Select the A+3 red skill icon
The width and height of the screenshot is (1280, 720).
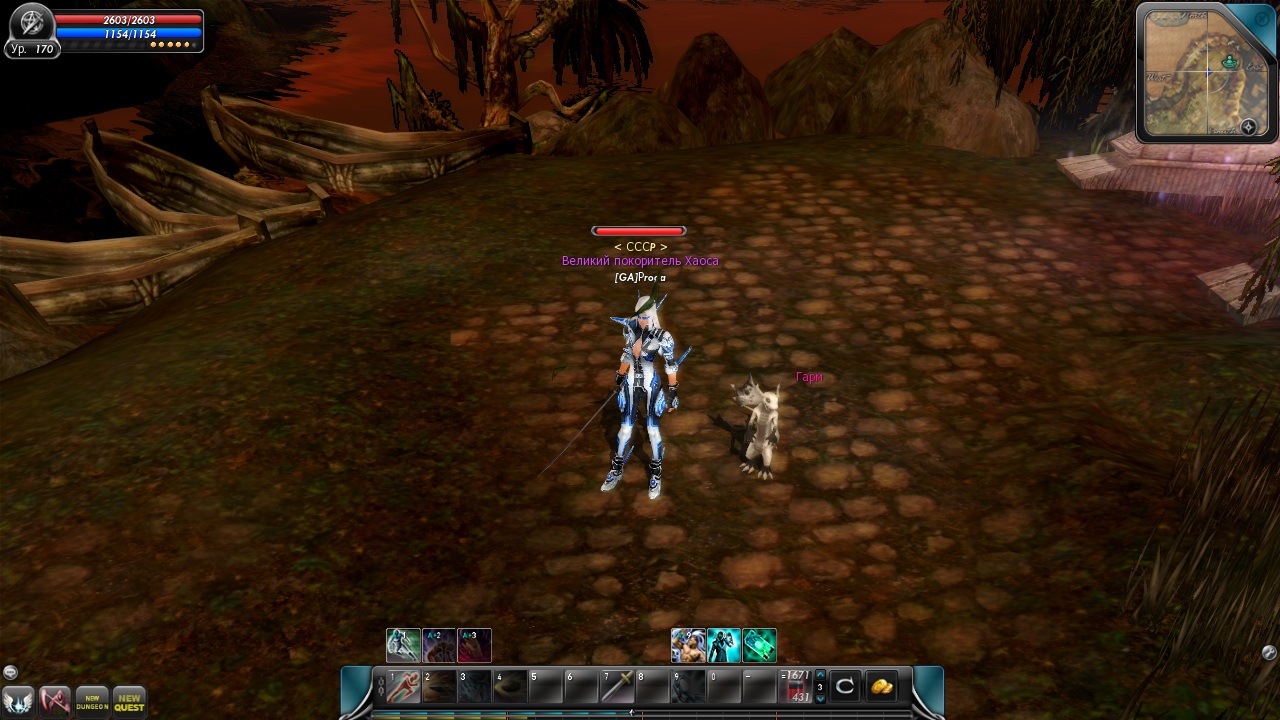pos(474,645)
